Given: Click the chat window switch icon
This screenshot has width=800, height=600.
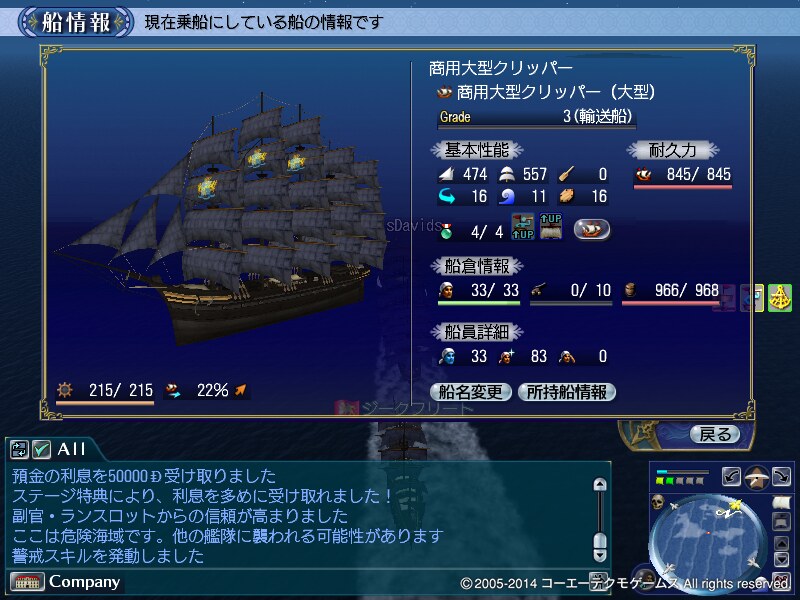Looking at the screenshot, I should pyautogui.click(x=20, y=449).
